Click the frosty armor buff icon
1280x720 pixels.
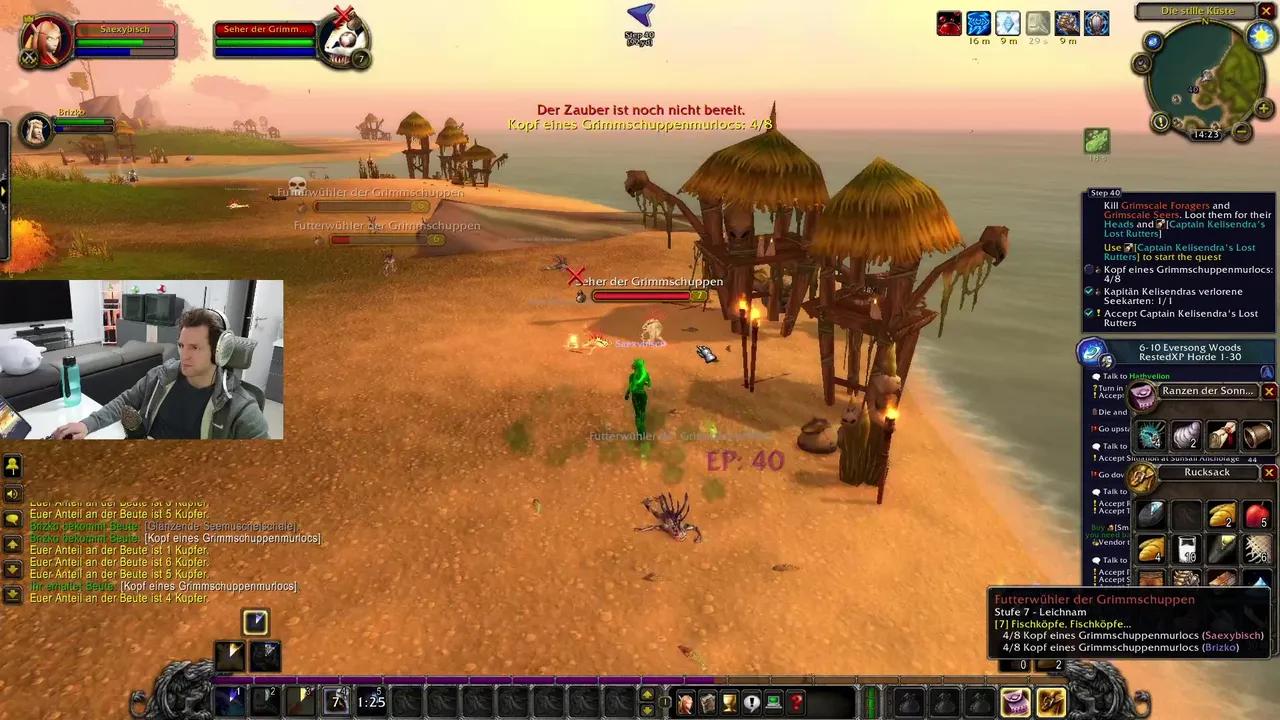[x=1007, y=24]
